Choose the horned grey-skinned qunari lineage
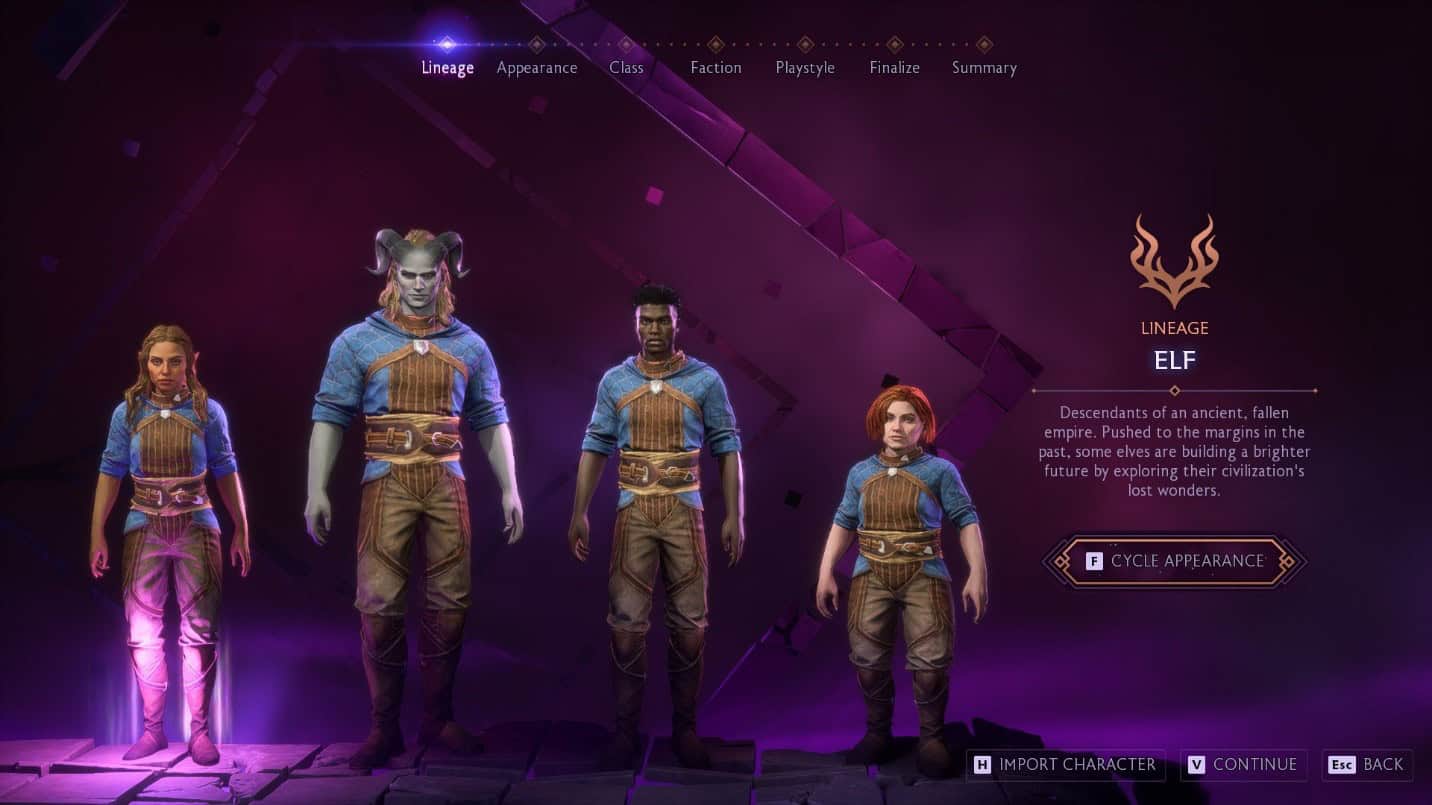 (414, 480)
